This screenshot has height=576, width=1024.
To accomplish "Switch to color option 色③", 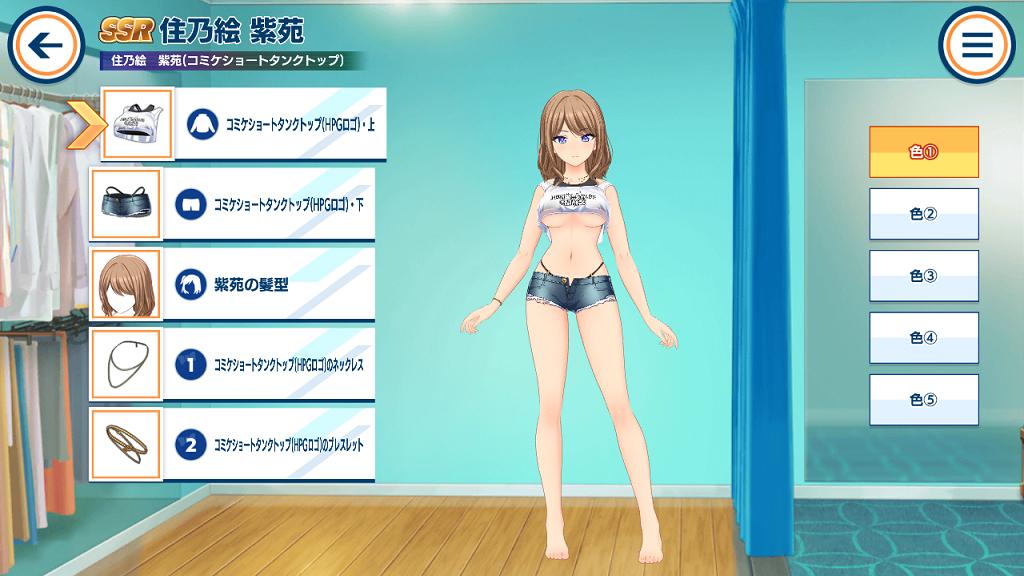I will (x=923, y=275).
